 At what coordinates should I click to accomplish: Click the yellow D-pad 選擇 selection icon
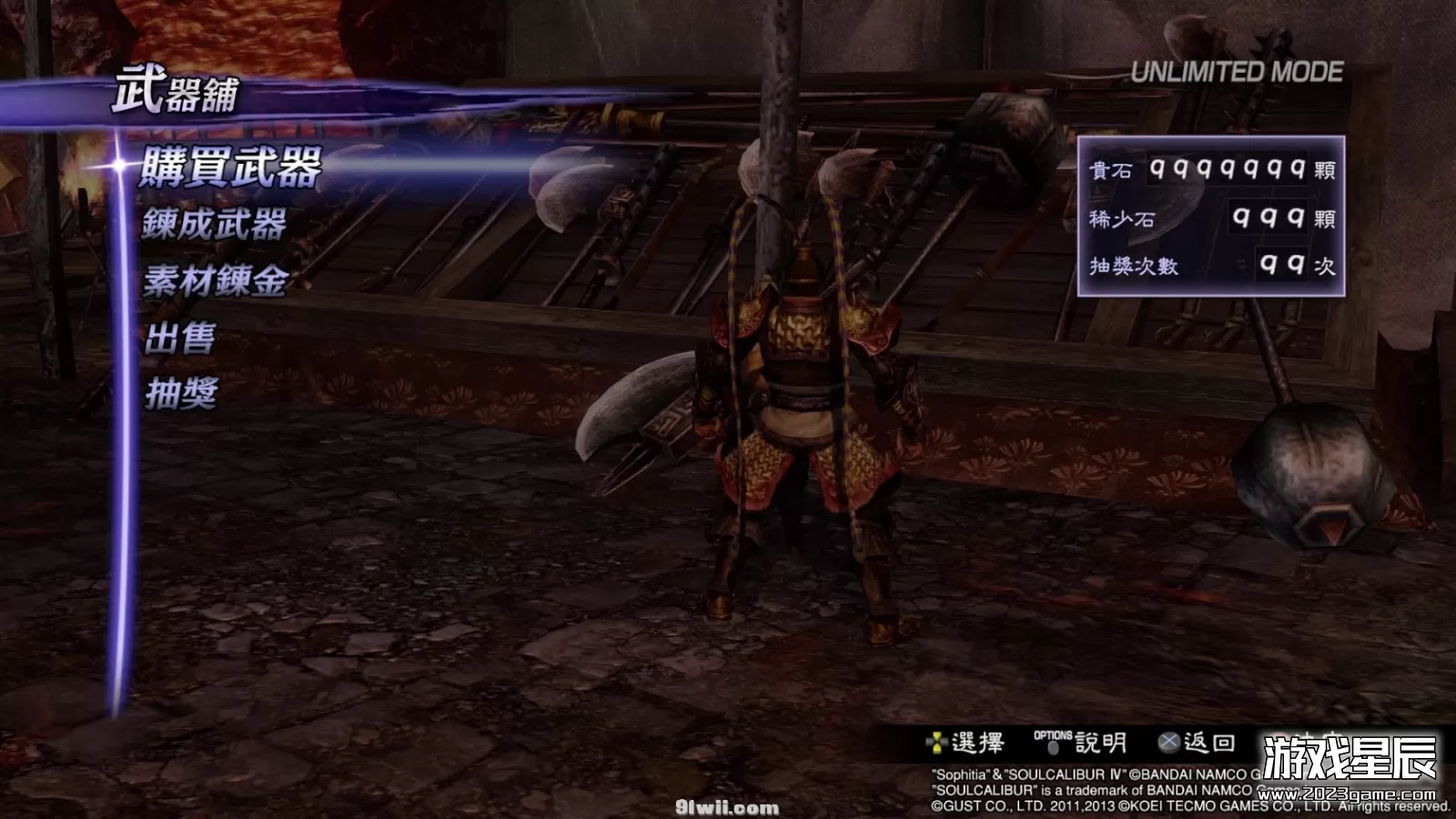(x=935, y=744)
